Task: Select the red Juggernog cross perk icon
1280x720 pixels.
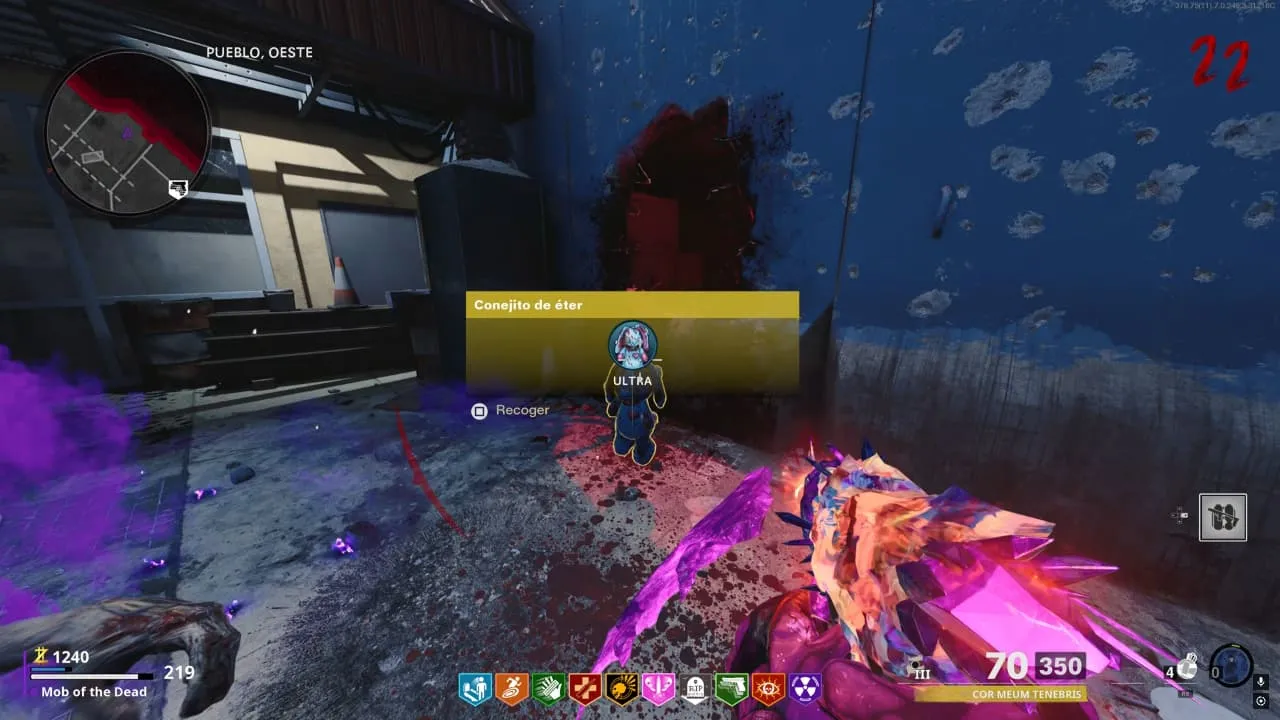Action: (x=585, y=688)
